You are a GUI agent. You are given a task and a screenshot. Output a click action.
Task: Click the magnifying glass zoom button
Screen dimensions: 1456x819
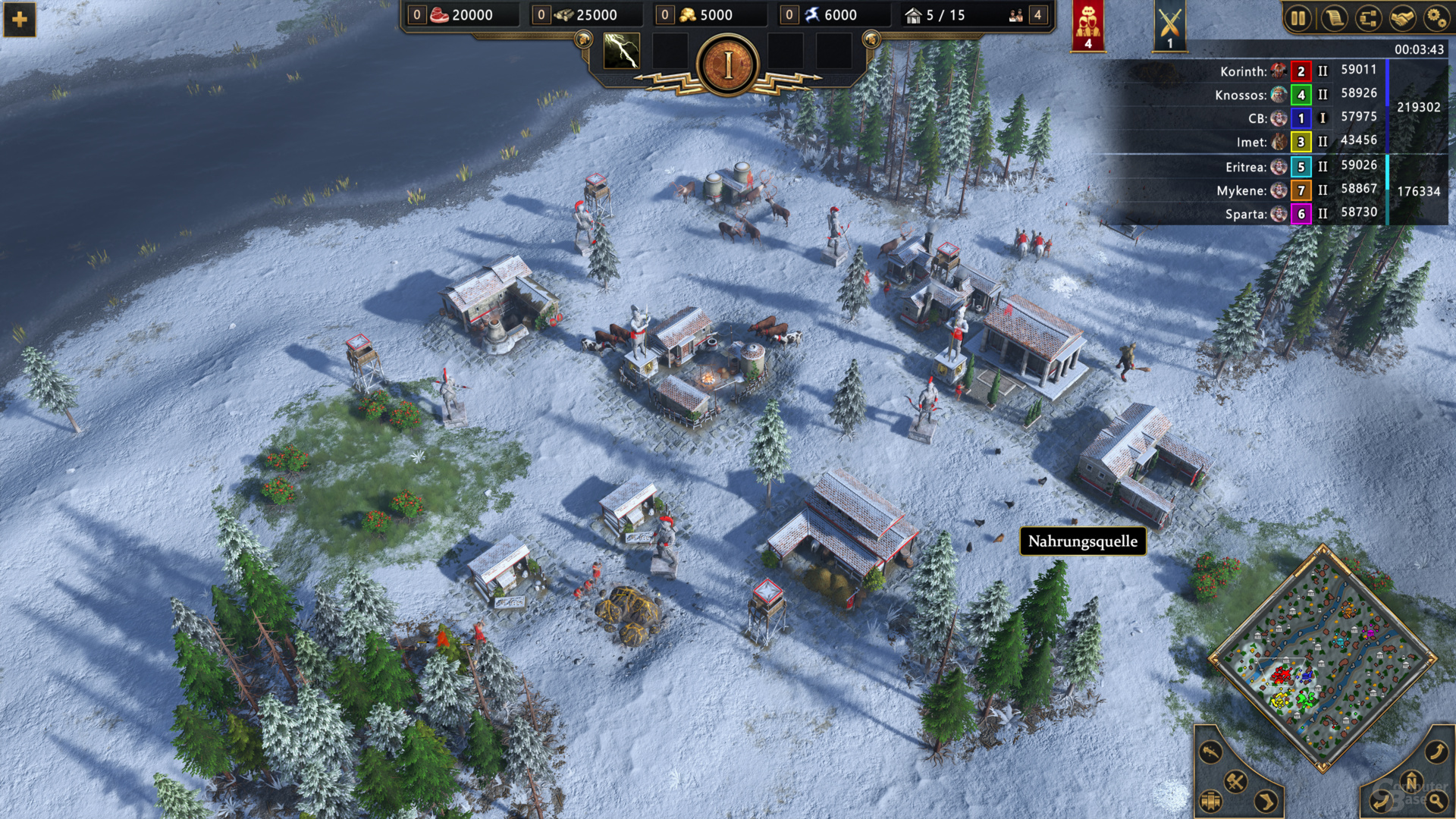pyautogui.click(x=1436, y=801)
